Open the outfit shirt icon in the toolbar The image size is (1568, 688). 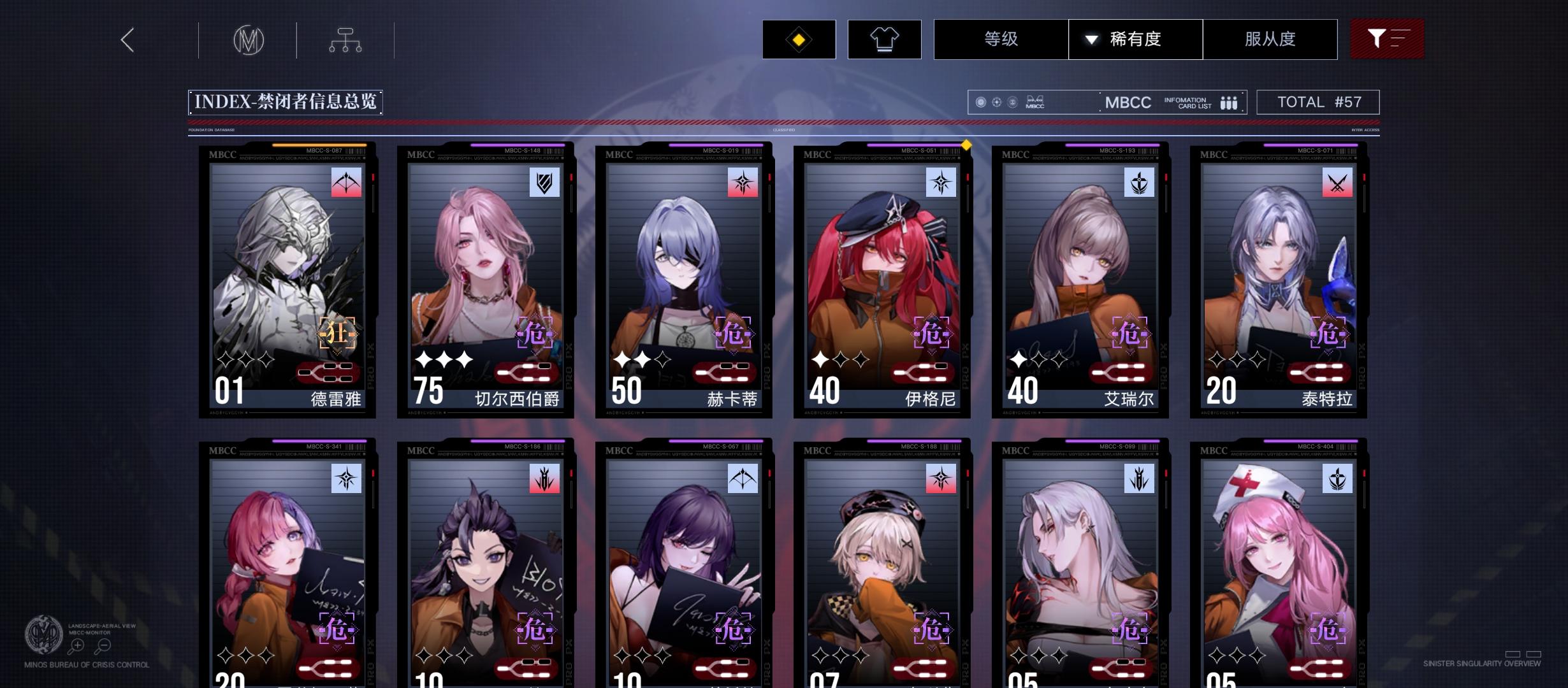pos(885,39)
